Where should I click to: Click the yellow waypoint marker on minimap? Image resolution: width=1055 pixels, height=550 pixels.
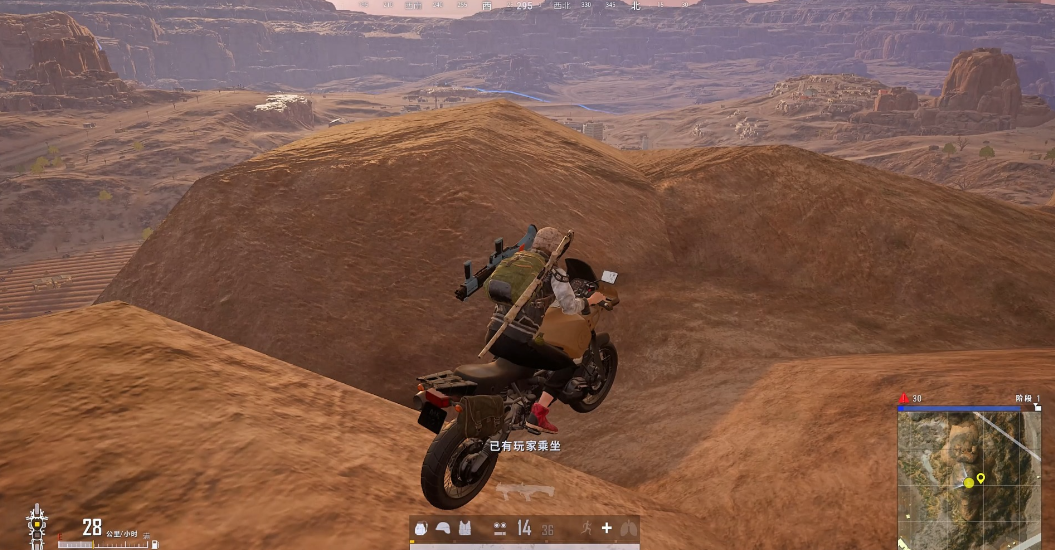981,478
